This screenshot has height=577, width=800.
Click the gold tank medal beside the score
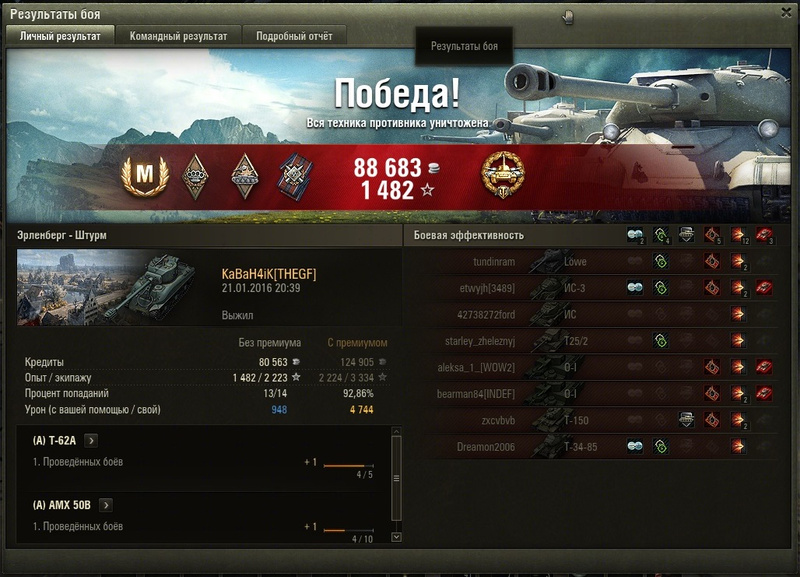[501, 175]
